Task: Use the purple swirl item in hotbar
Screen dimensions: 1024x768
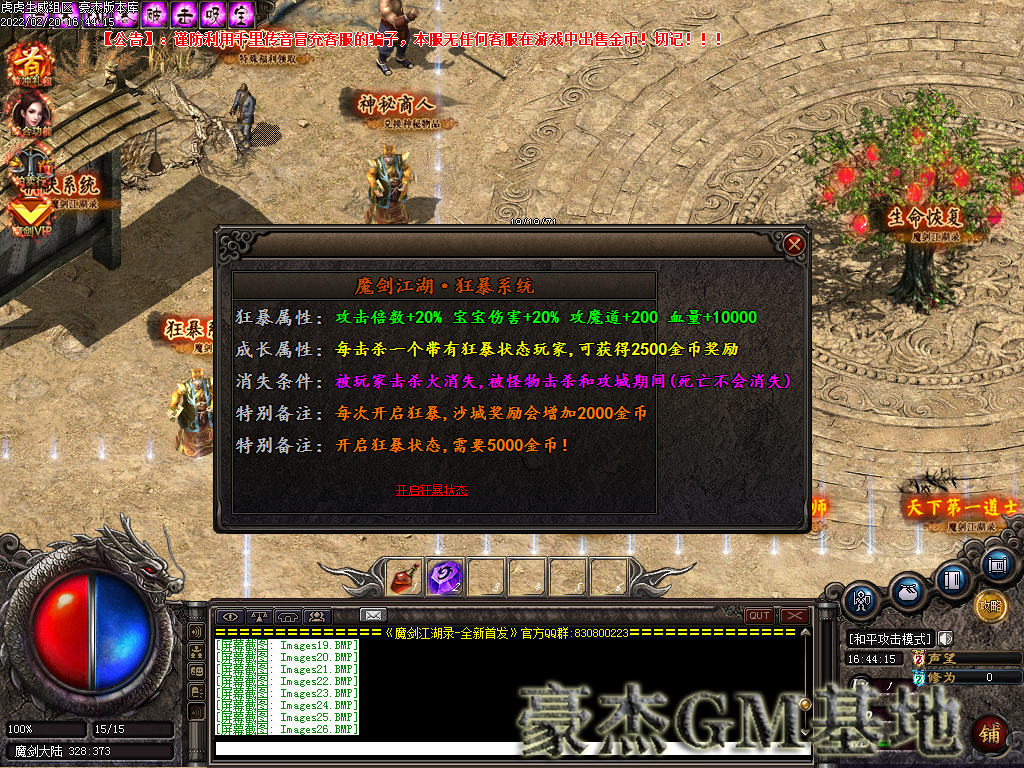Action: [x=444, y=576]
